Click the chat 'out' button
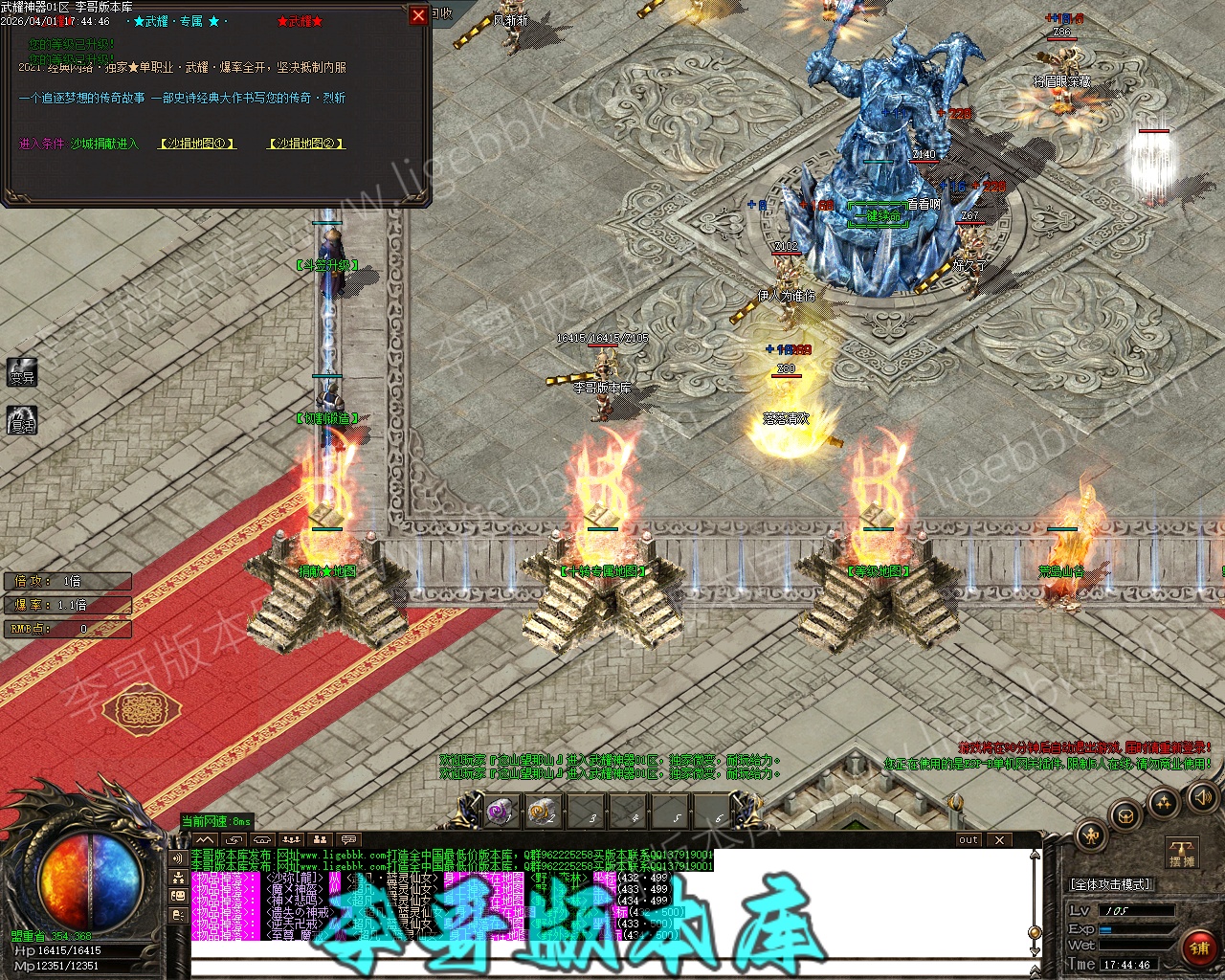 969,840
